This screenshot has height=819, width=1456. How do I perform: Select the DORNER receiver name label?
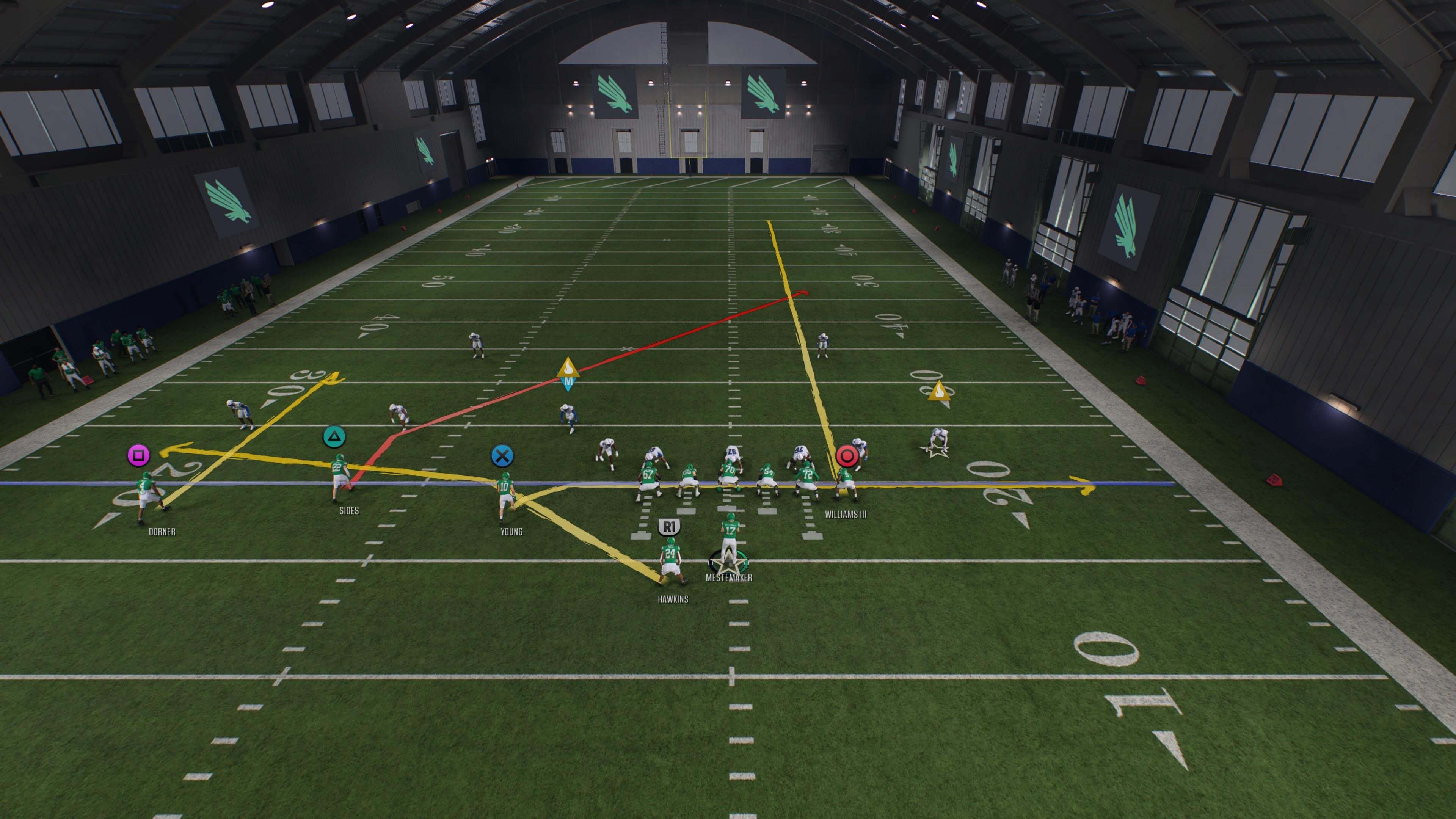(162, 532)
